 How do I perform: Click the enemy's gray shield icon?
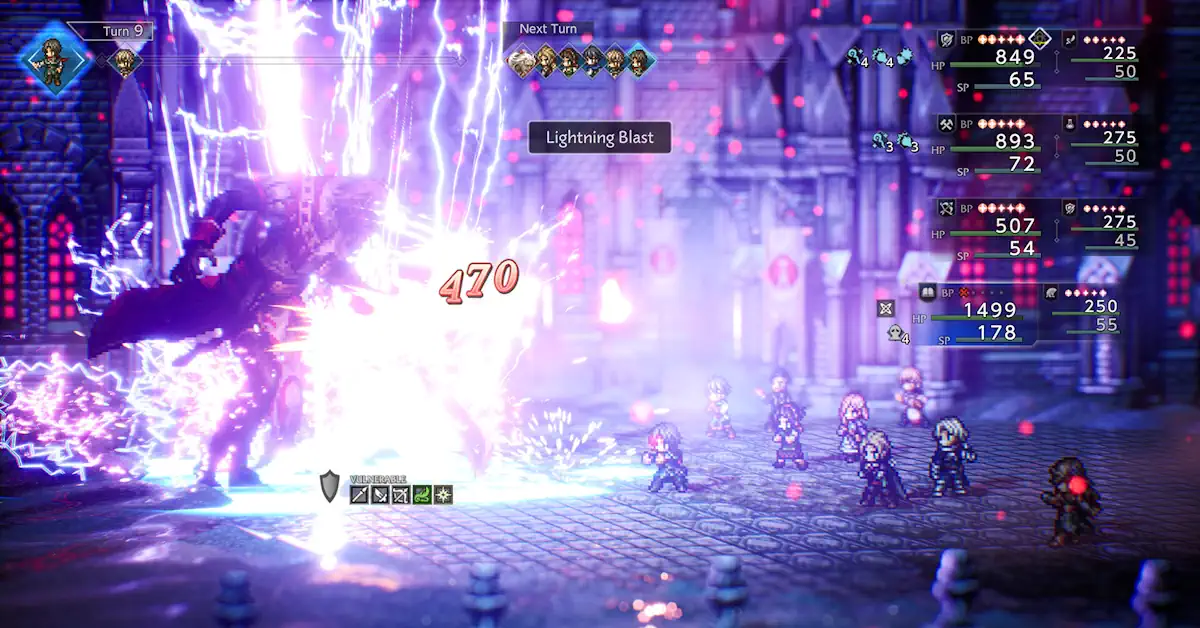(332, 486)
